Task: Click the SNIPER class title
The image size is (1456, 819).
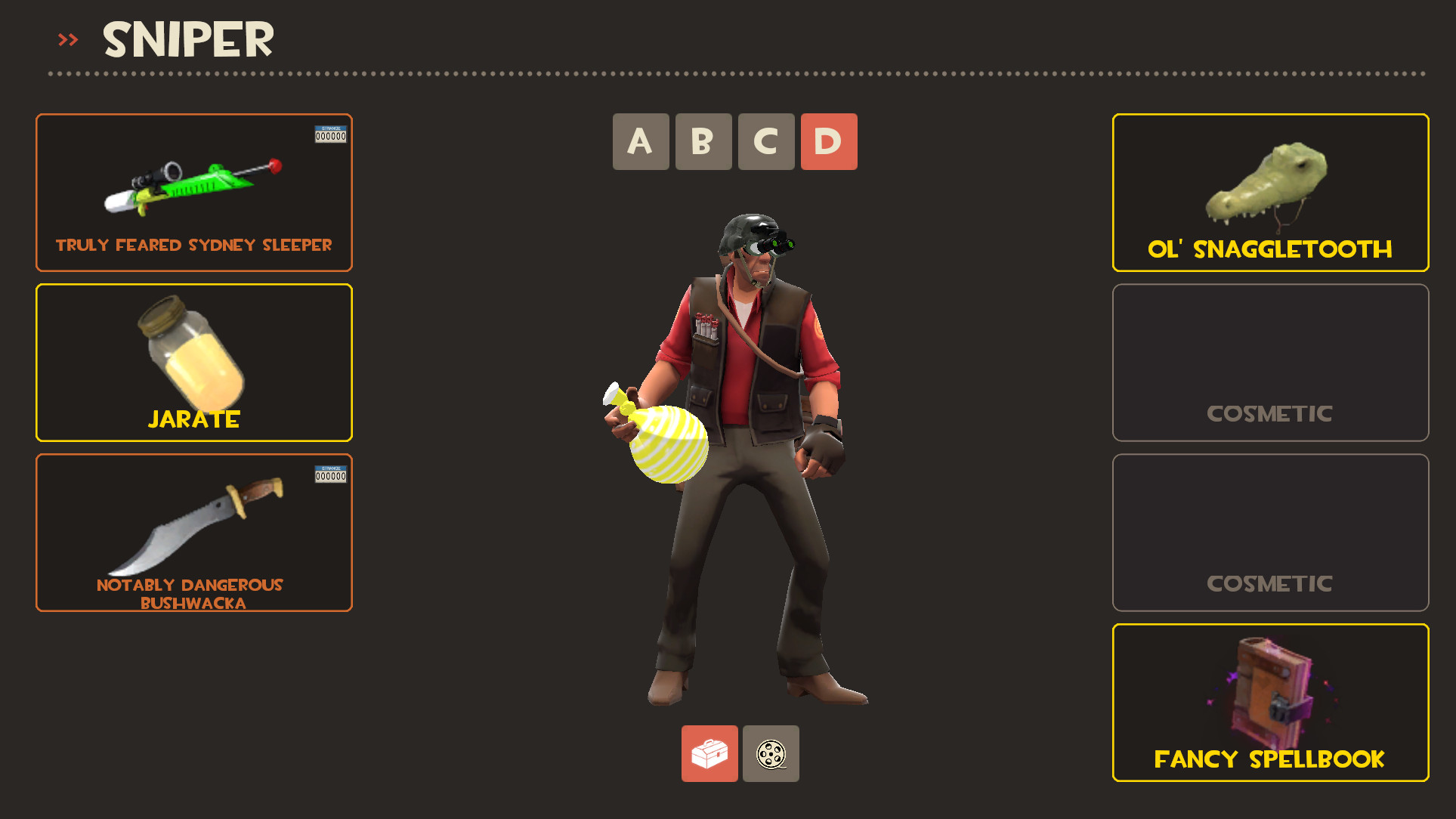Action: pos(187,39)
